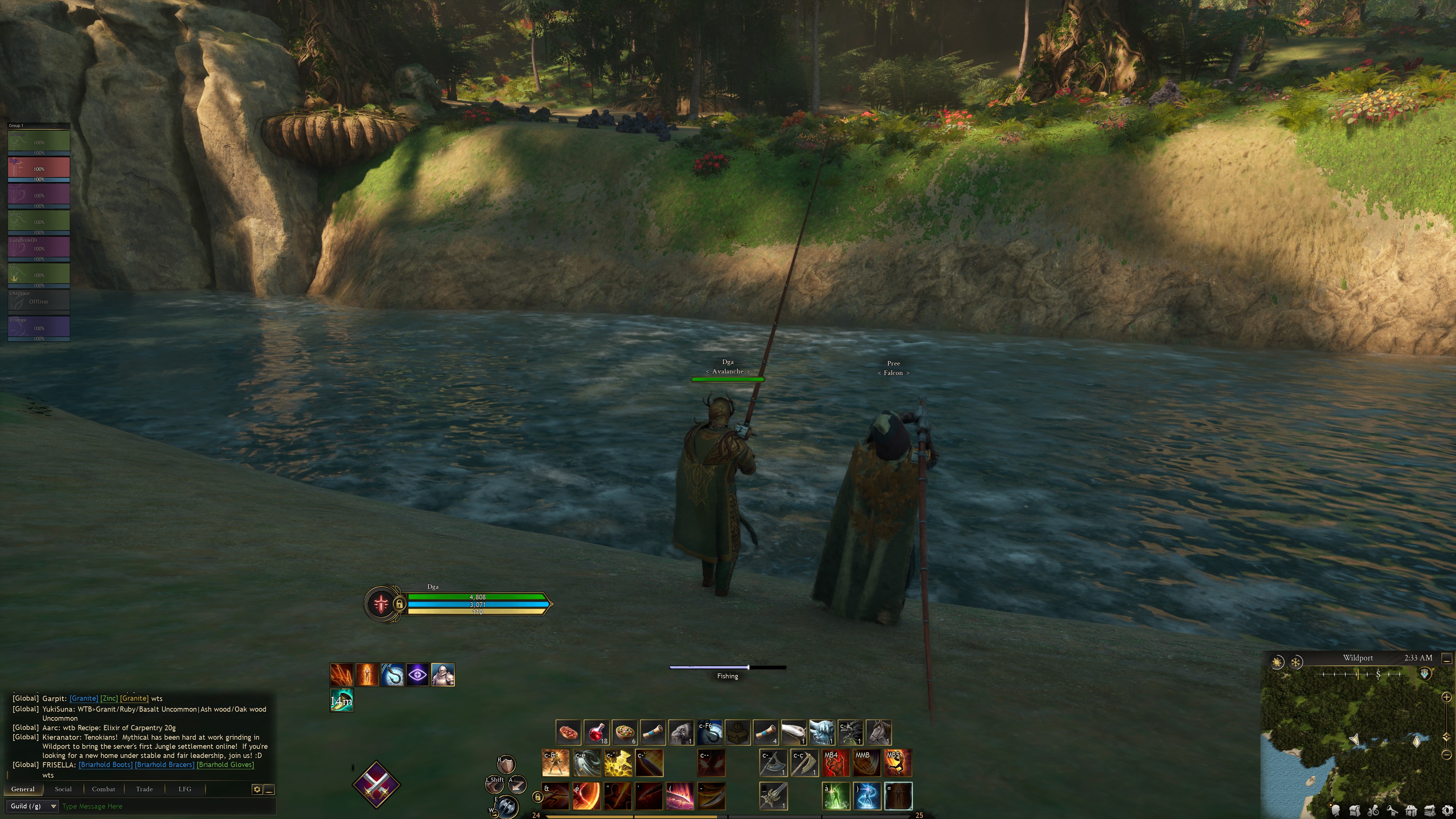Collapse the Wildport minimap panel

click(1447, 659)
